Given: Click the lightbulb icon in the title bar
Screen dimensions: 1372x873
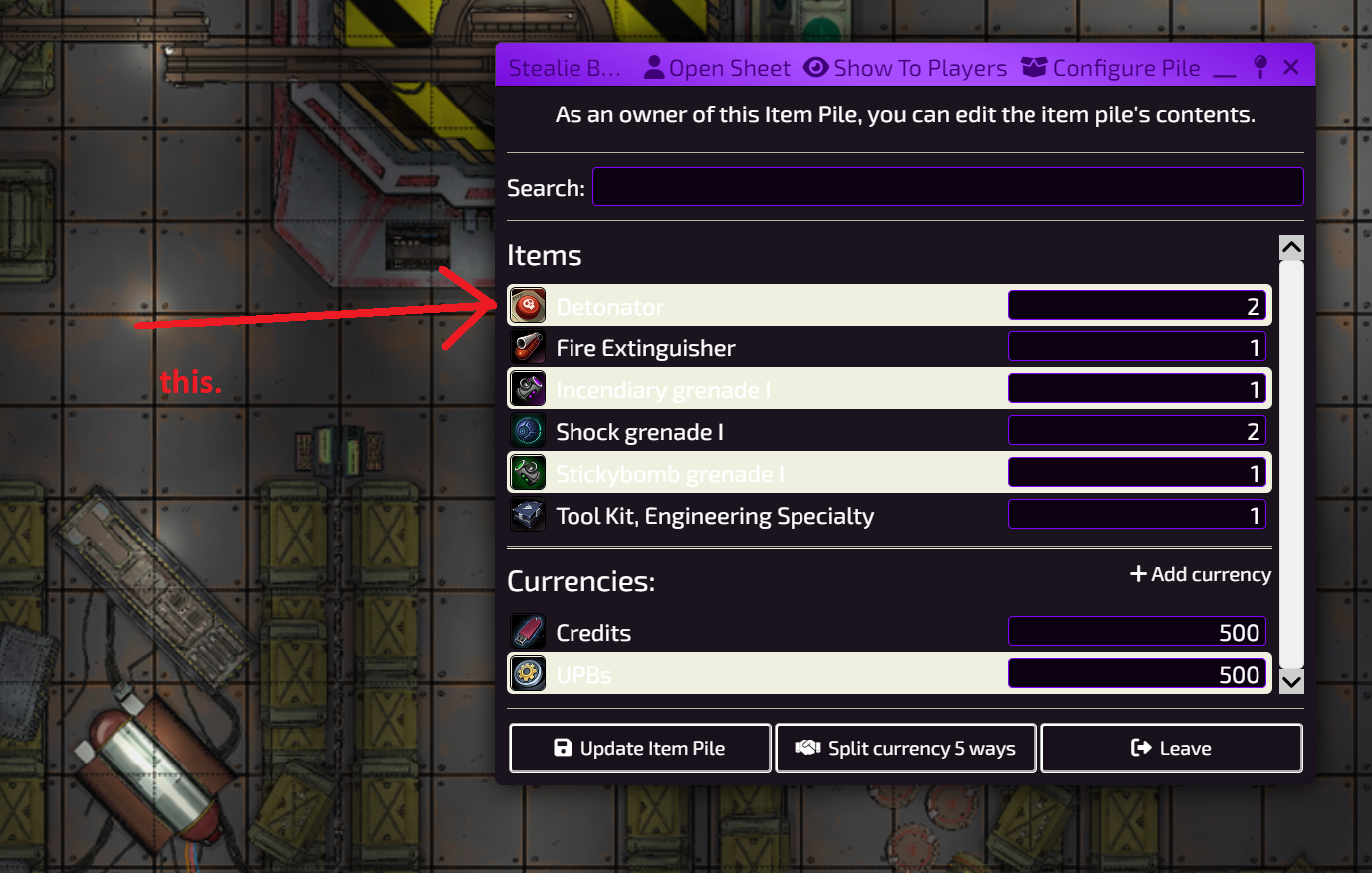Looking at the screenshot, I should tap(1260, 66).
